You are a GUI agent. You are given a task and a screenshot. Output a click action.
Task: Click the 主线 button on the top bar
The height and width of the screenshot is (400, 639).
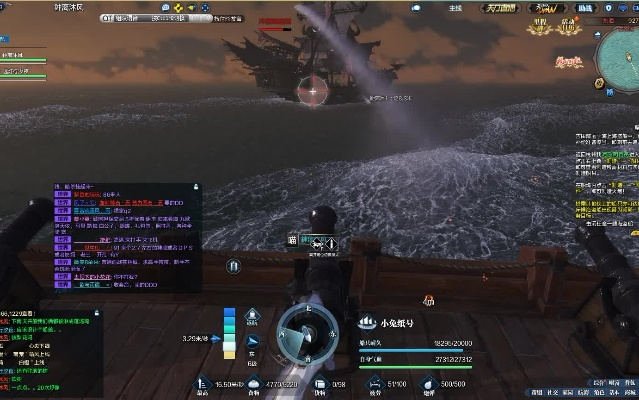[x=456, y=9]
